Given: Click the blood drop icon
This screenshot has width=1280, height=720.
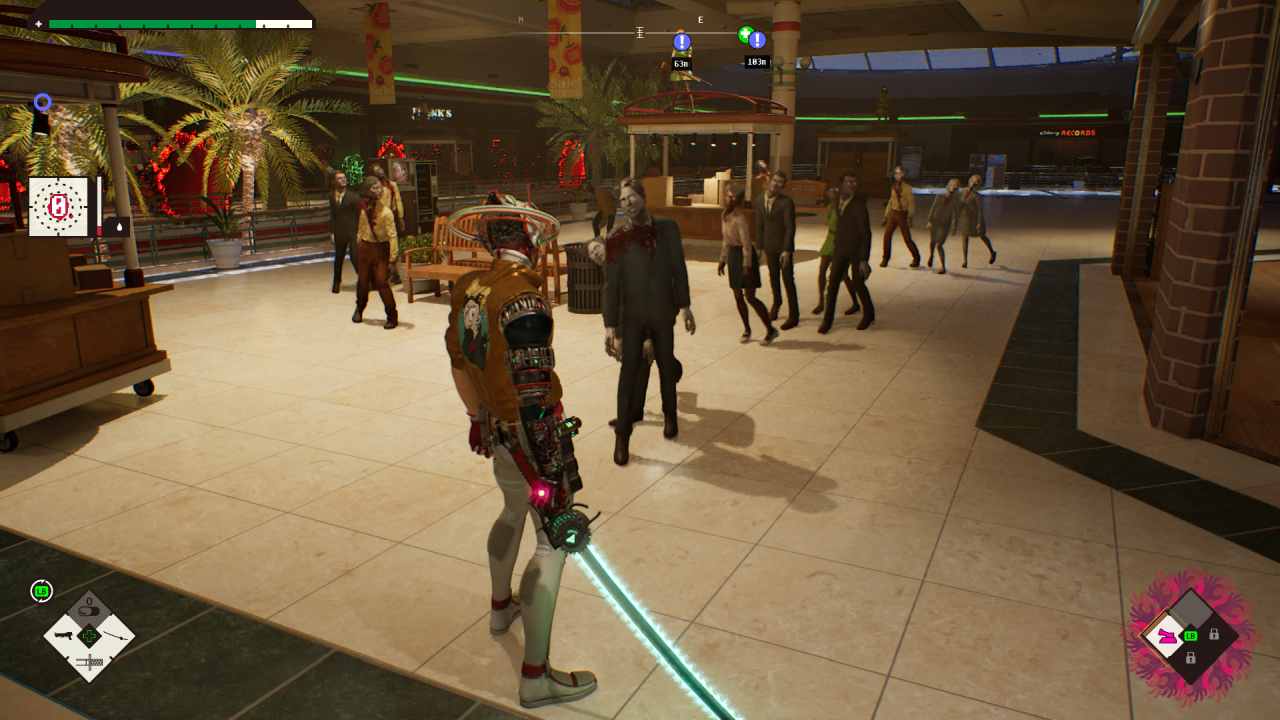Looking at the screenshot, I should (x=120, y=227).
